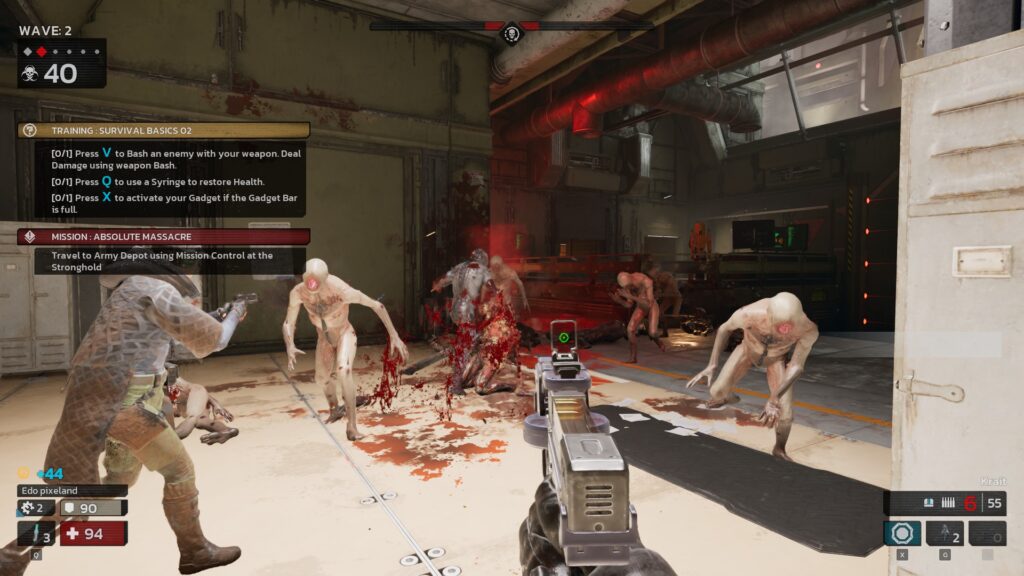Open the Mission: Absolute Massacre objective header
This screenshot has height=576, width=1024.
[x=163, y=237]
